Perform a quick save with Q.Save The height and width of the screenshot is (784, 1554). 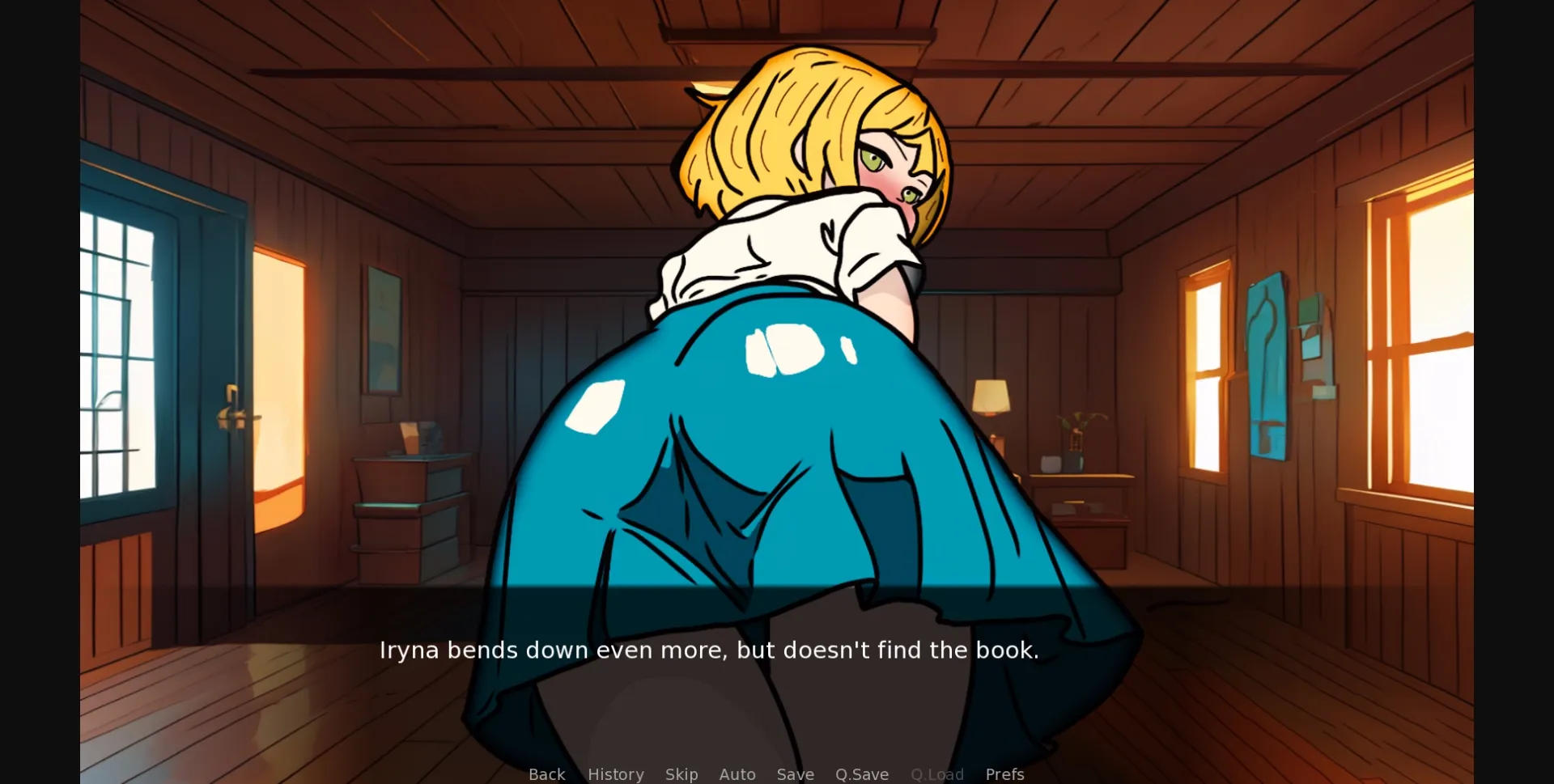pos(862,774)
